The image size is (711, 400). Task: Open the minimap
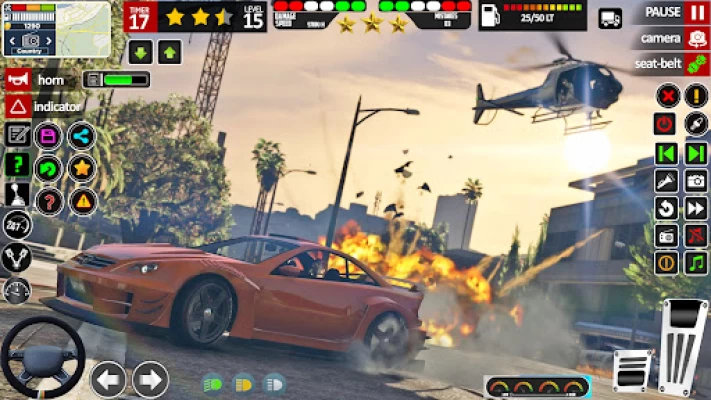pos(56,28)
